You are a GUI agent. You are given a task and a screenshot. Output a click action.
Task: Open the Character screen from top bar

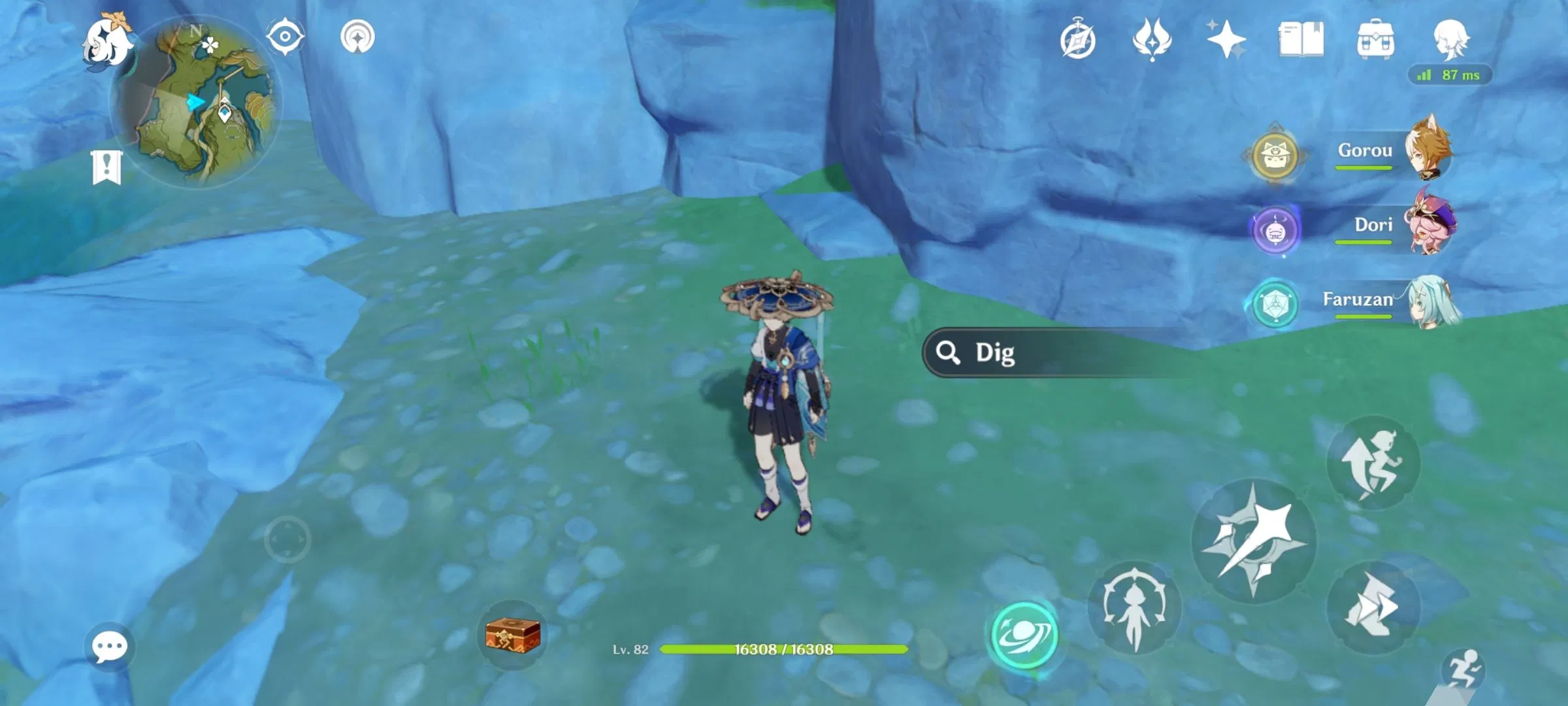[x=1449, y=41]
